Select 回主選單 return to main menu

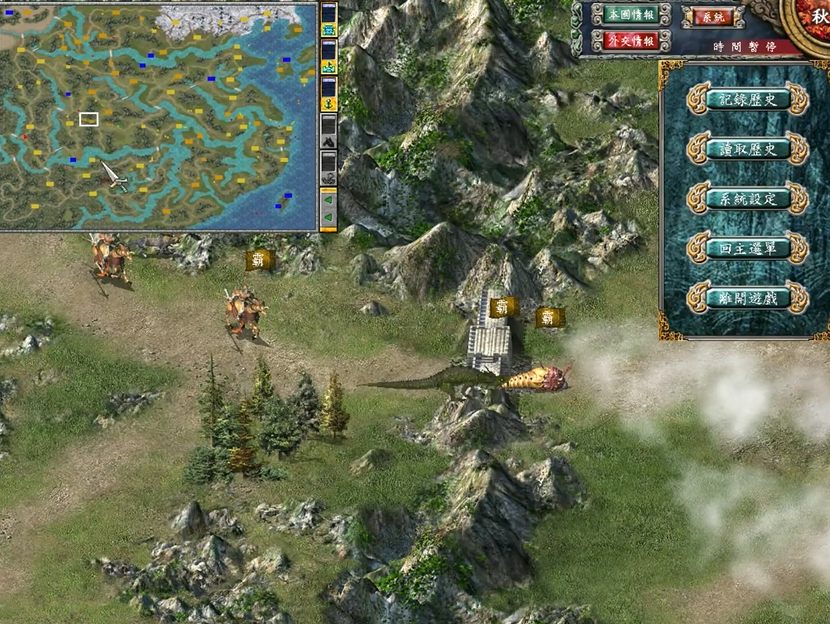747,247
